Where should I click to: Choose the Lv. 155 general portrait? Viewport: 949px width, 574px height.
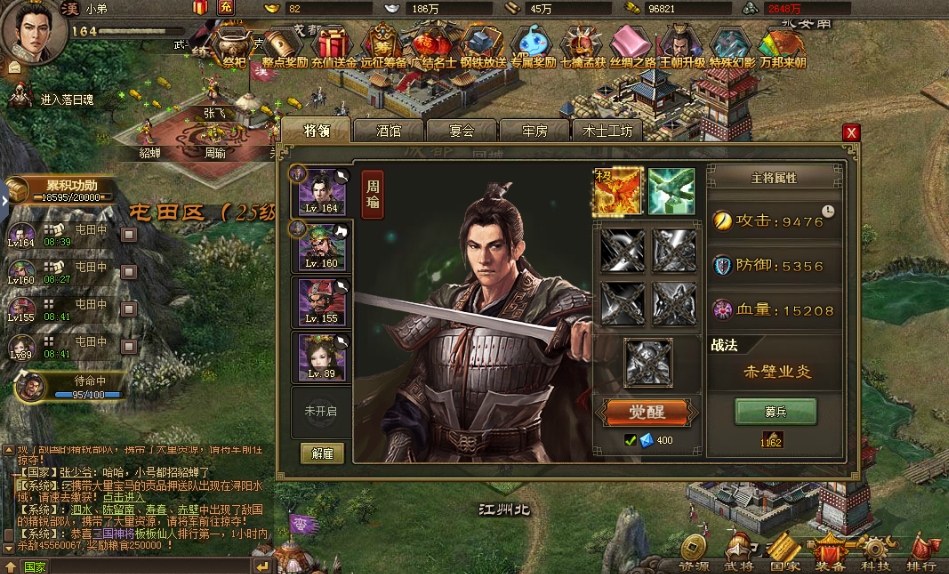(x=322, y=301)
